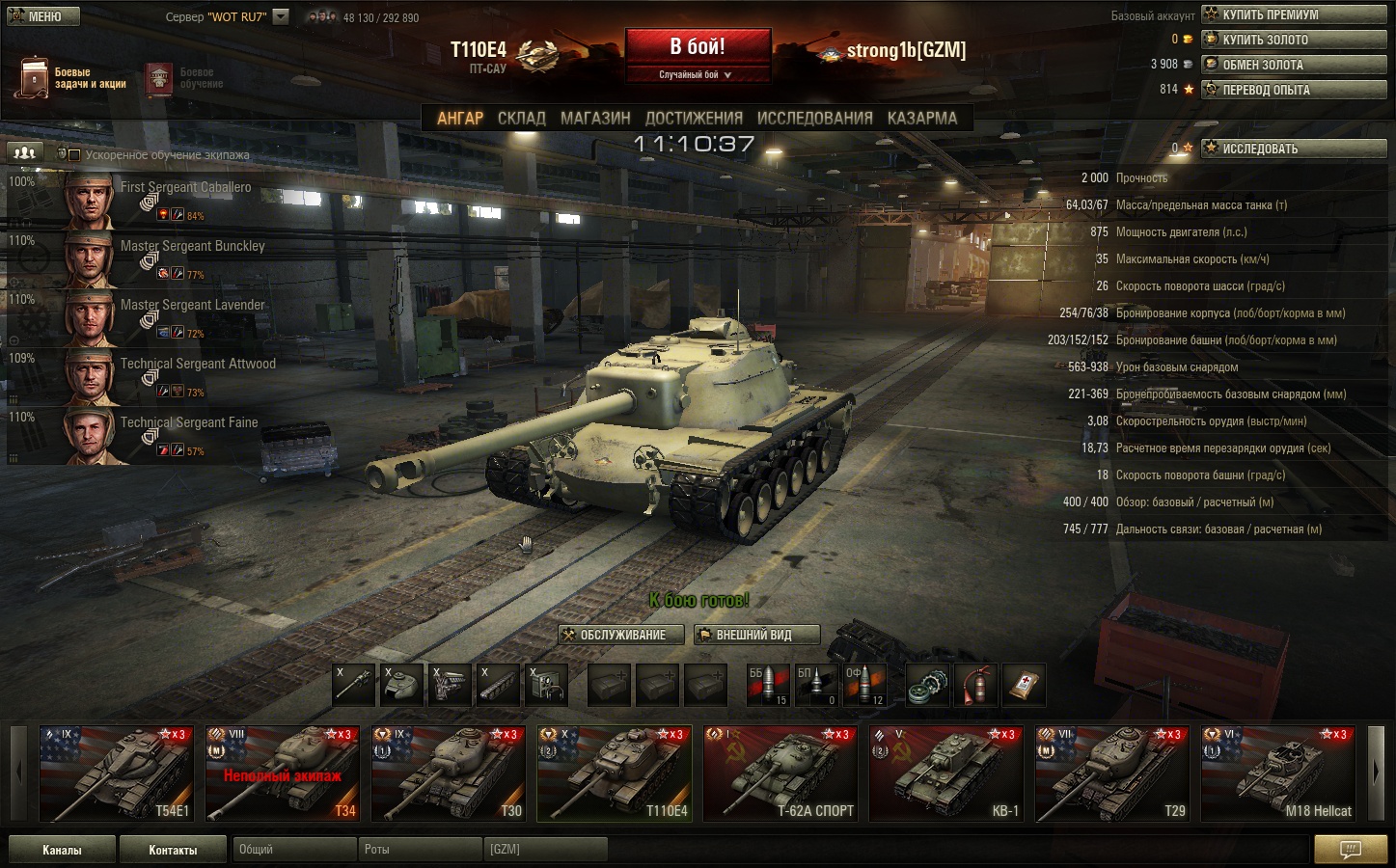This screenshot has width=1396, height=868.
Task: Open the ОБМЕН ЗОЛОТА exchange
Action: click(1292, 65)
